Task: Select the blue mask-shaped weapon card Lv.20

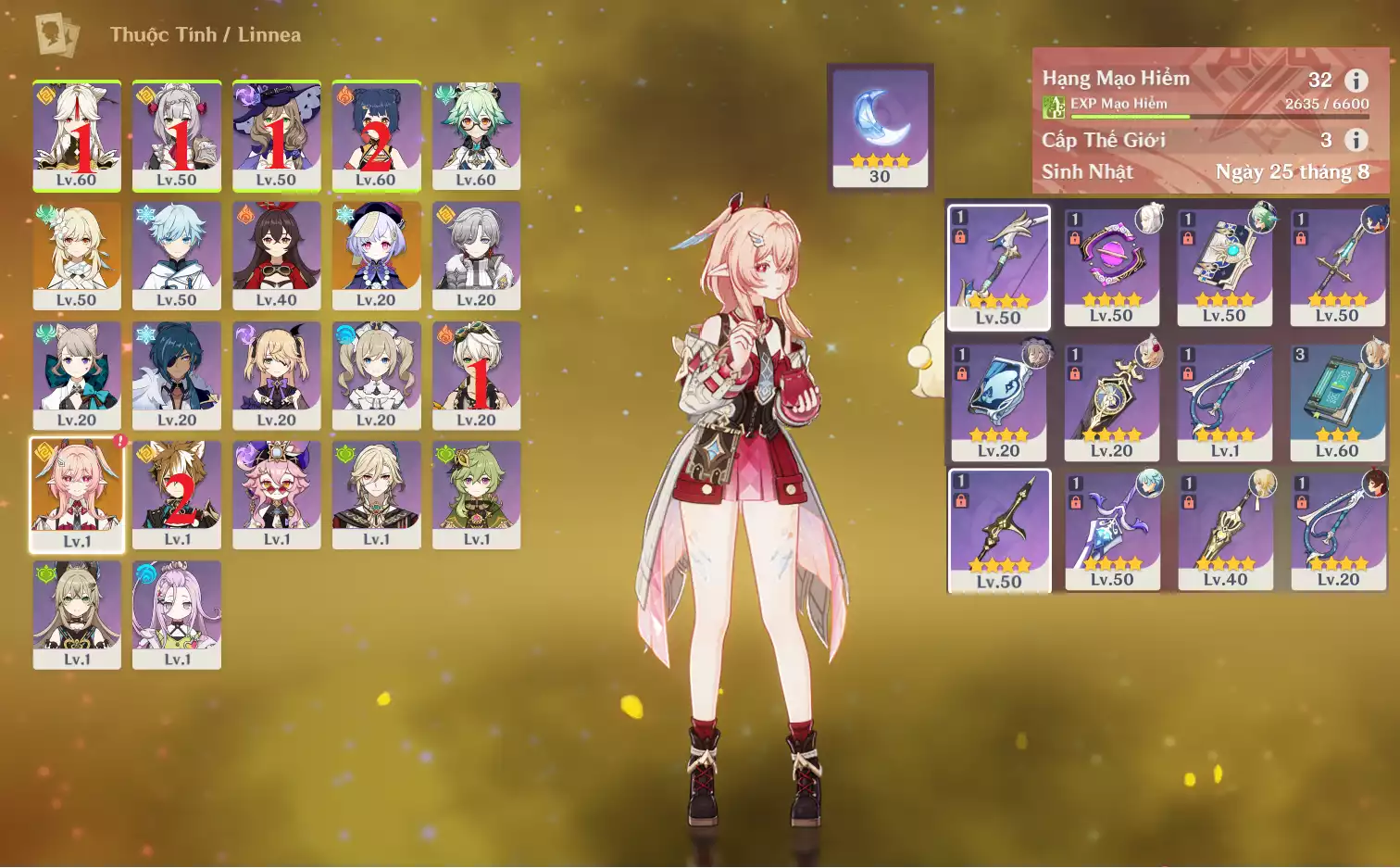Action: click(x=998, y=402)
